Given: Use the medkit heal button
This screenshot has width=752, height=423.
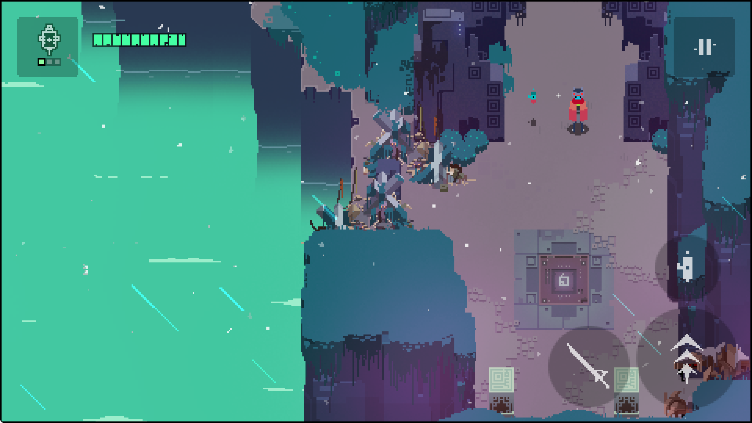Looking at the screenshot, I should tap(48, 46).
